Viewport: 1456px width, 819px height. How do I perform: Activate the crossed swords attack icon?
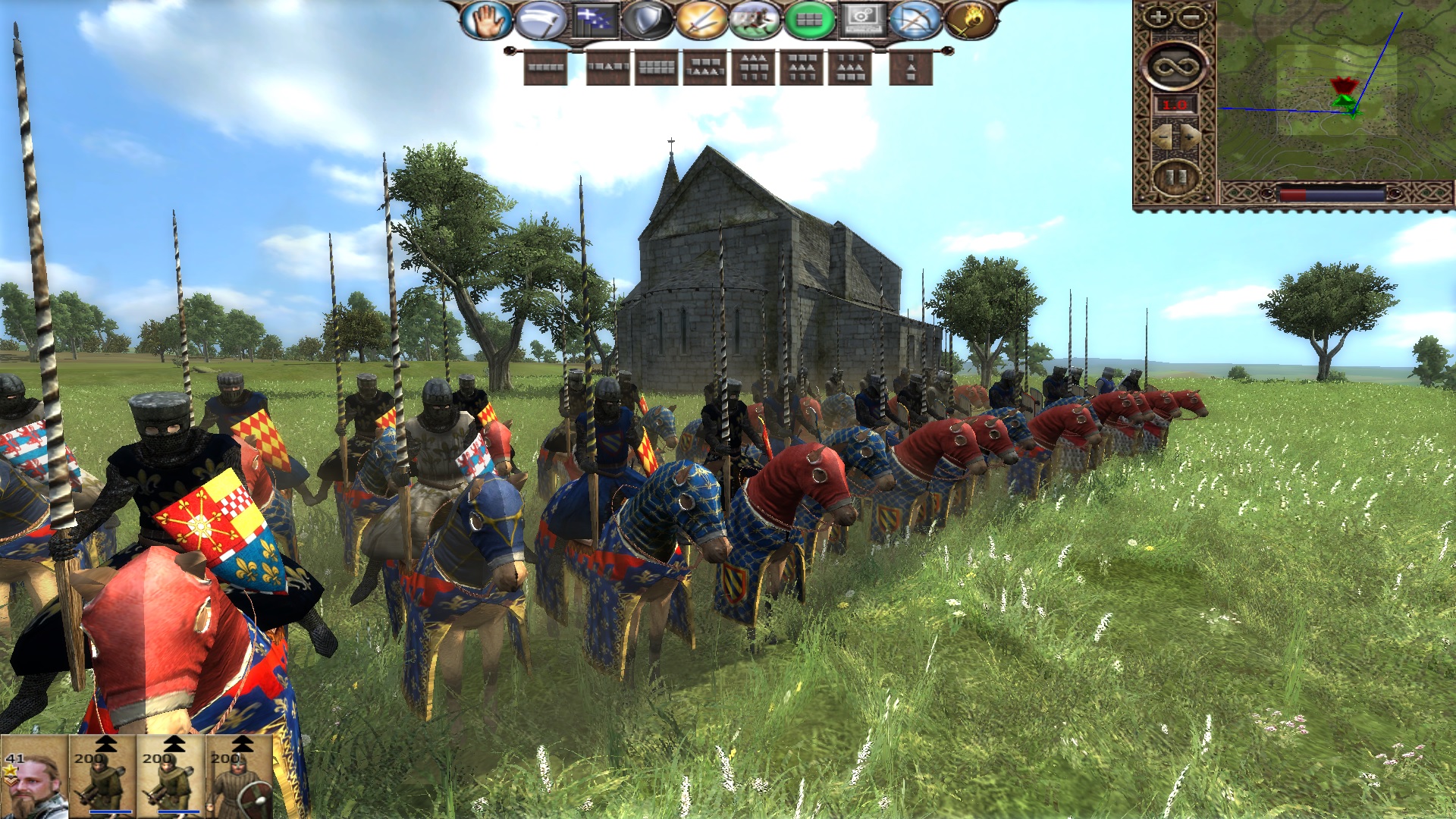click(x=701, y=20)
